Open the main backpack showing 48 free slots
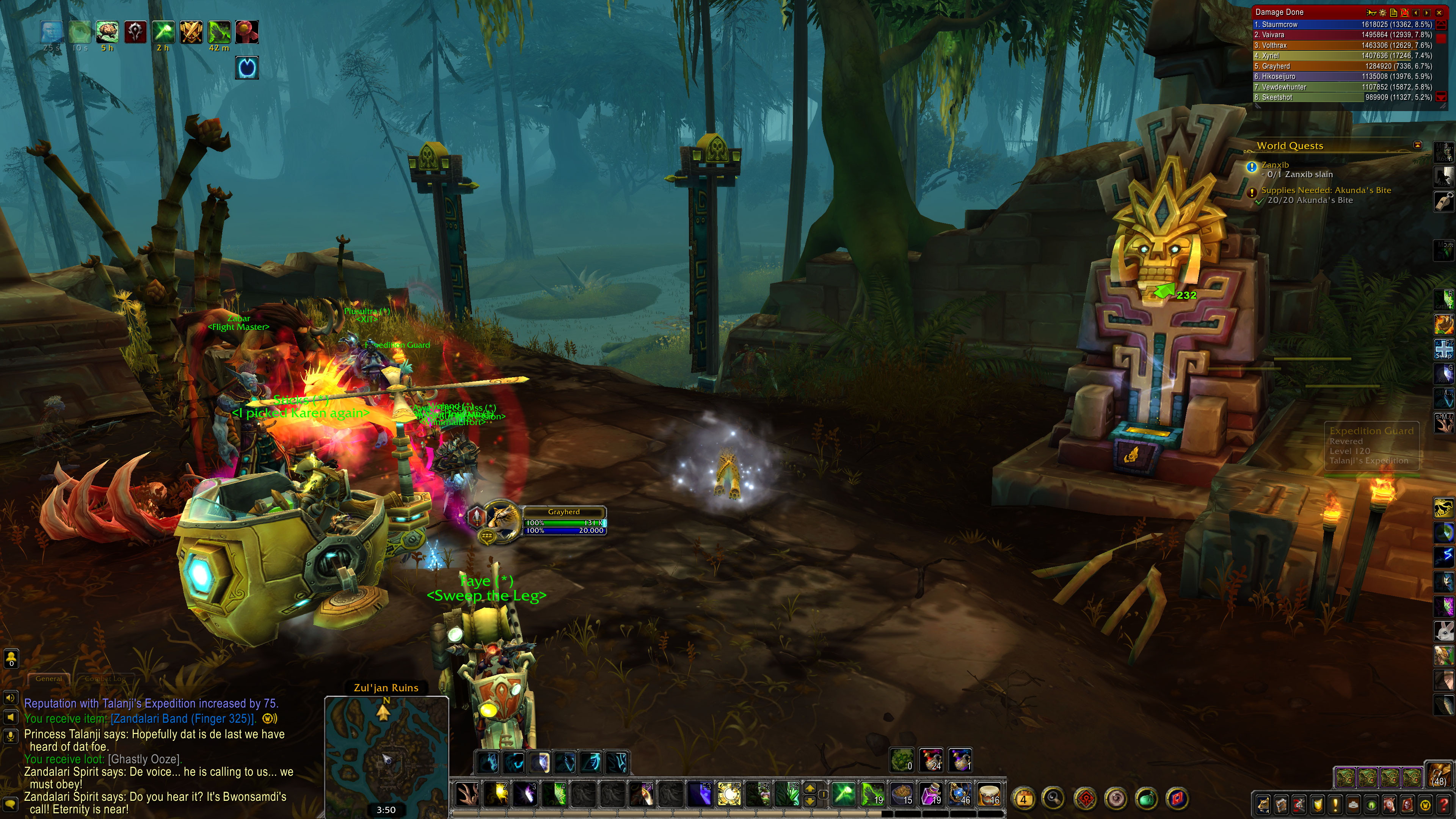Screen dimensions: 1456x819 1439,774
